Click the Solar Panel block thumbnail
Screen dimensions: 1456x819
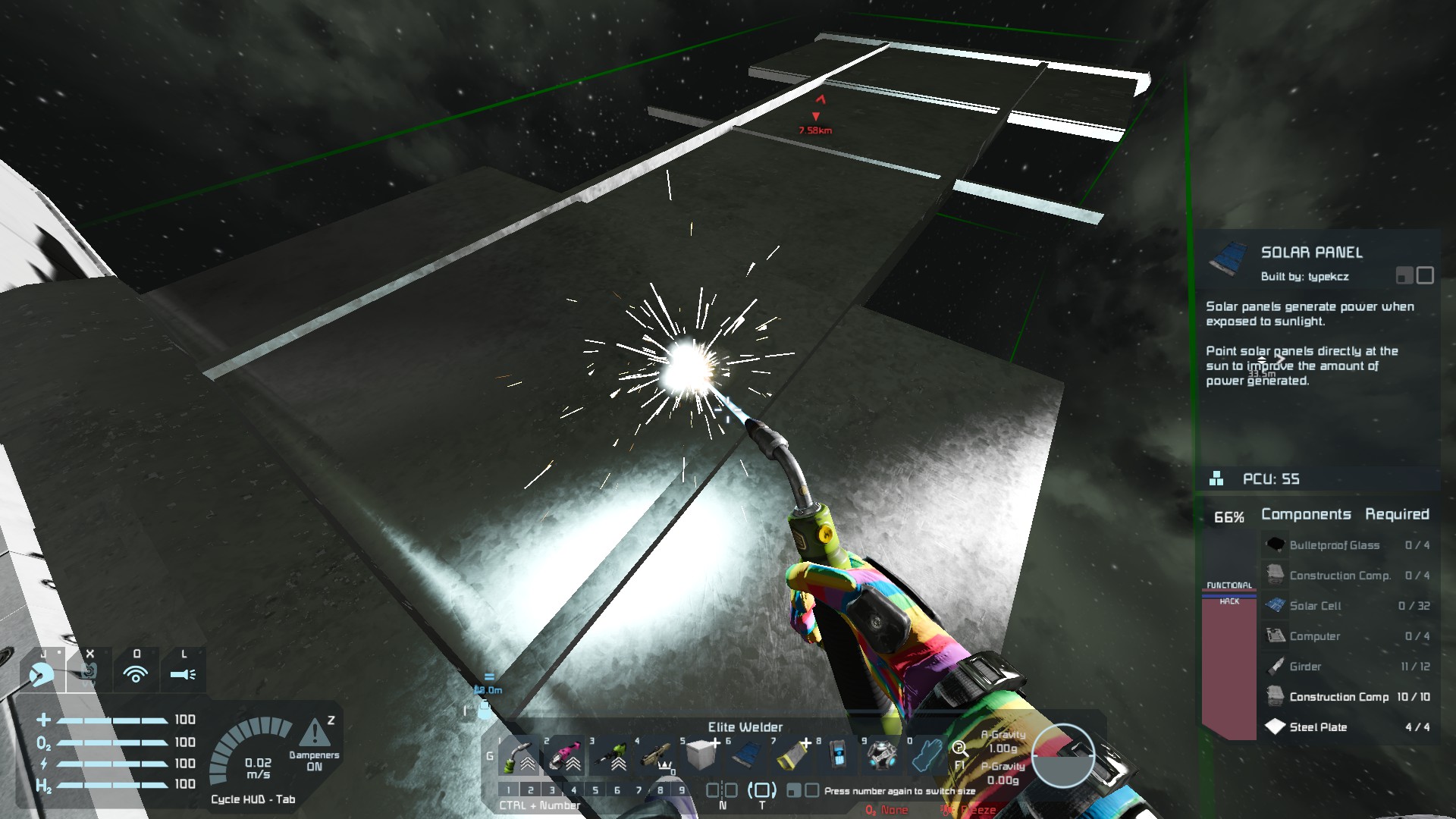[x=1228, y=259]
